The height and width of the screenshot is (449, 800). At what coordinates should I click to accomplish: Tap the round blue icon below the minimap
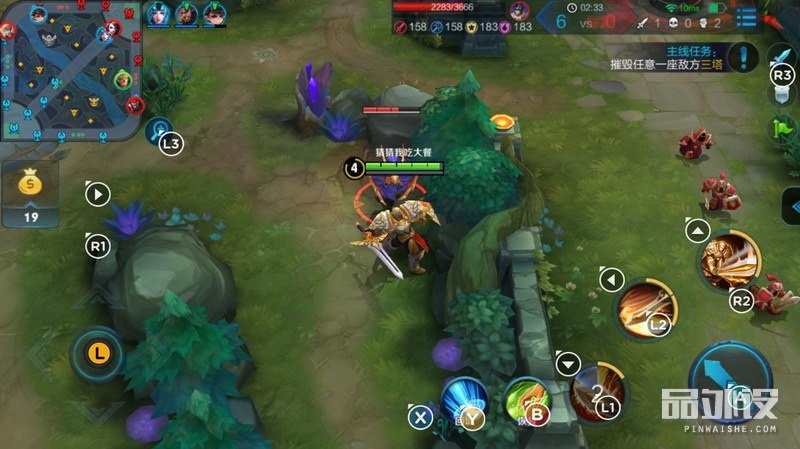158,130
